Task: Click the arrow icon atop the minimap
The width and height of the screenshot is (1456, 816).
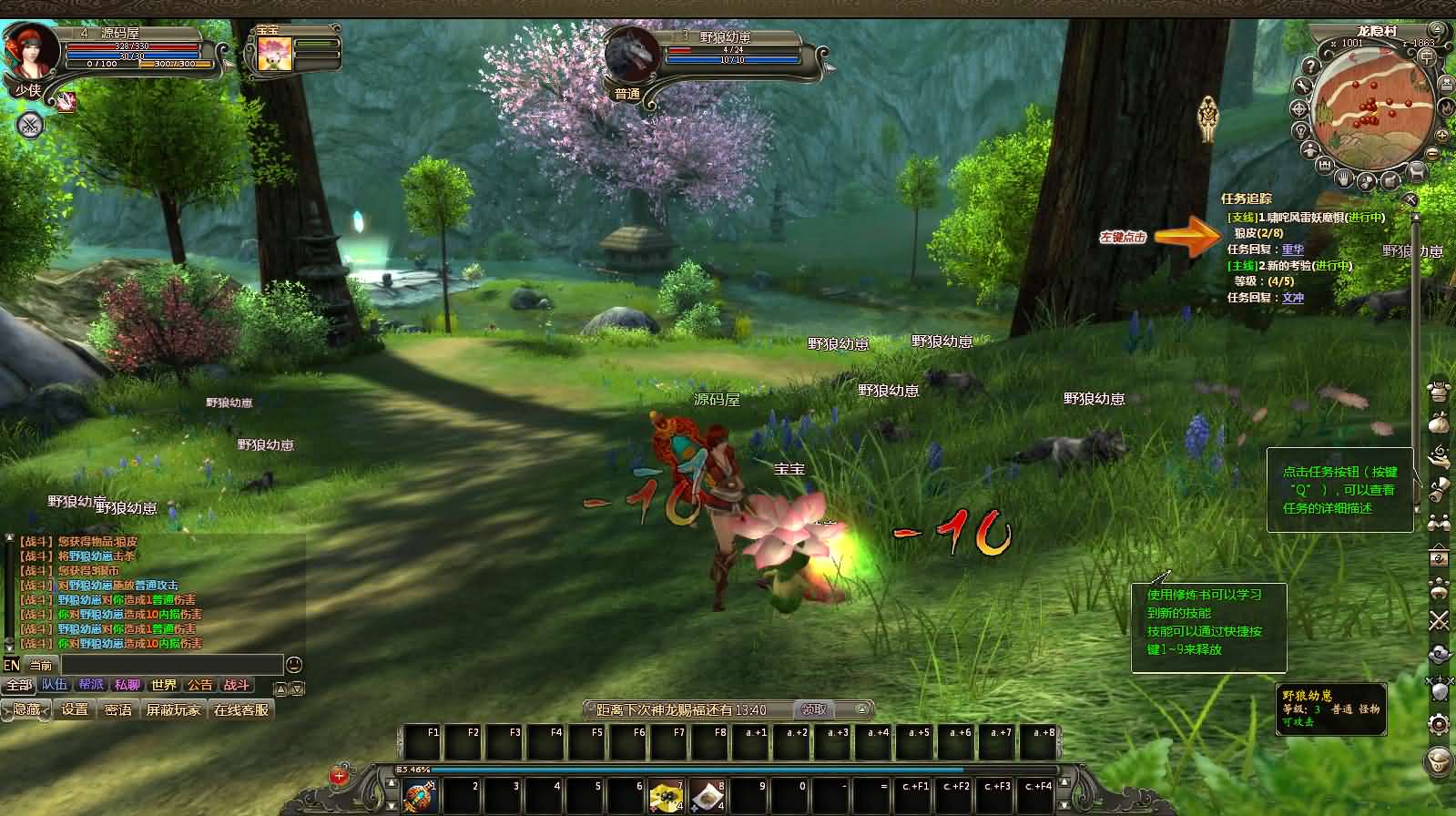Action: click(x=1437, y=29)
